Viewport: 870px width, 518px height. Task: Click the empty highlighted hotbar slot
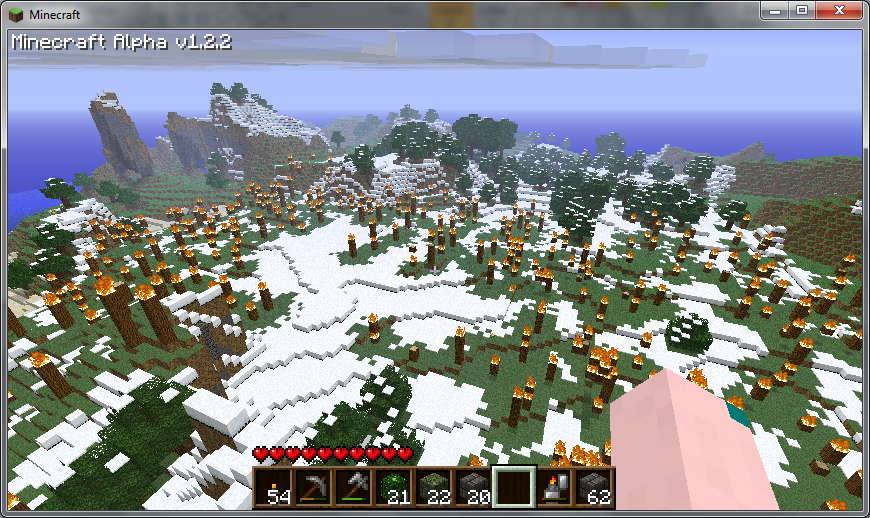(x=513, y=487)
